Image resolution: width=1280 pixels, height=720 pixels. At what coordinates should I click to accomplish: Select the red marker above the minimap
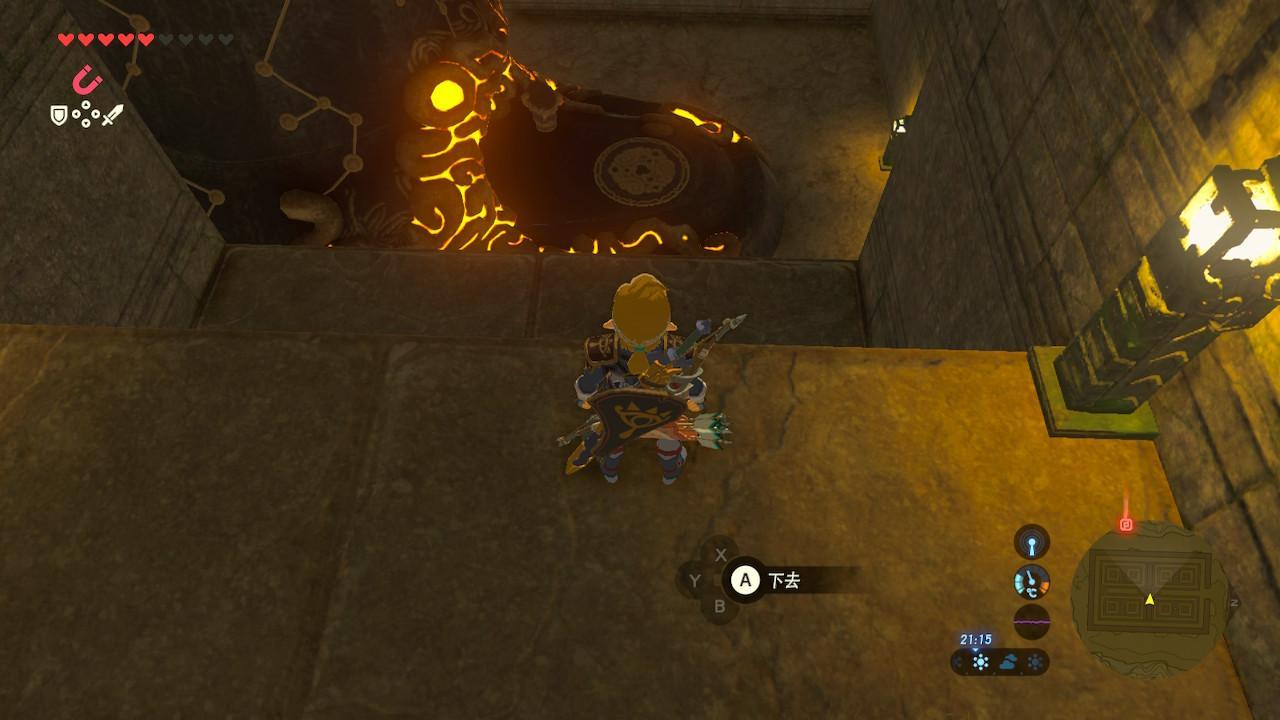point(1126,523)
